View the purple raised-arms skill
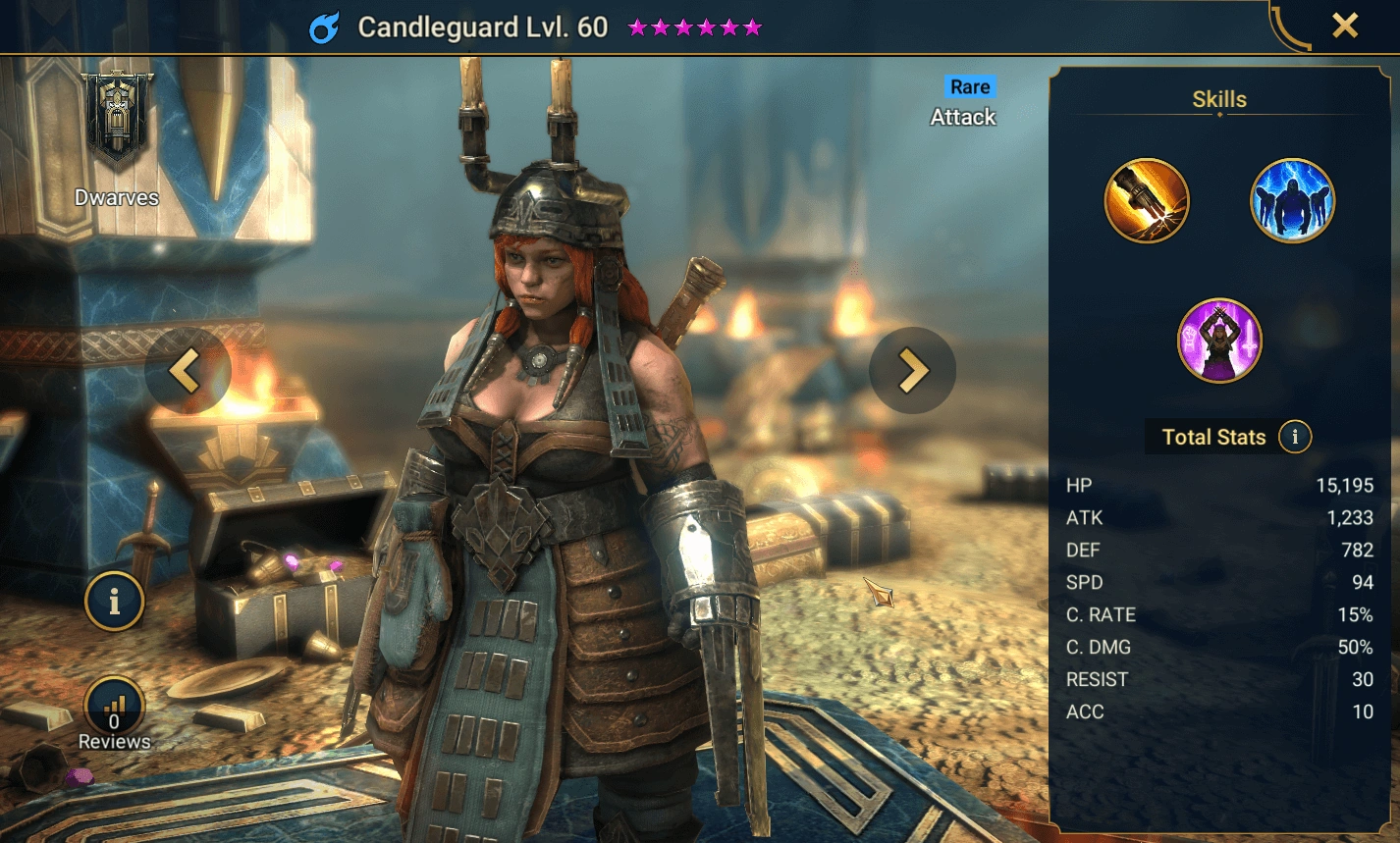1400x843 pixels. click(x=1219, y=341)
